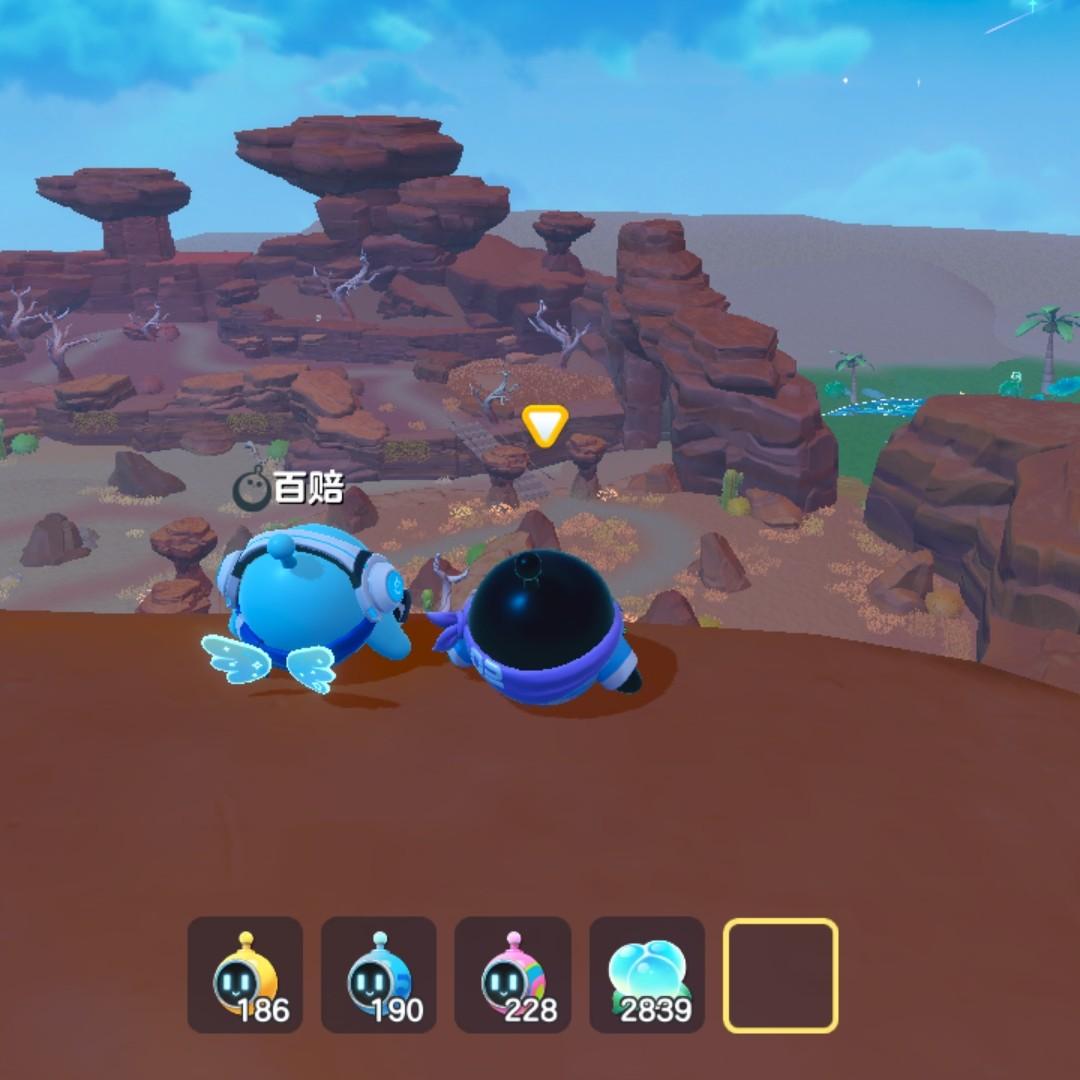This screenshot has width=1080, height=1080.
Task: Choose the pink rainbow robot ball slot
Action: [x=513, y=975]
